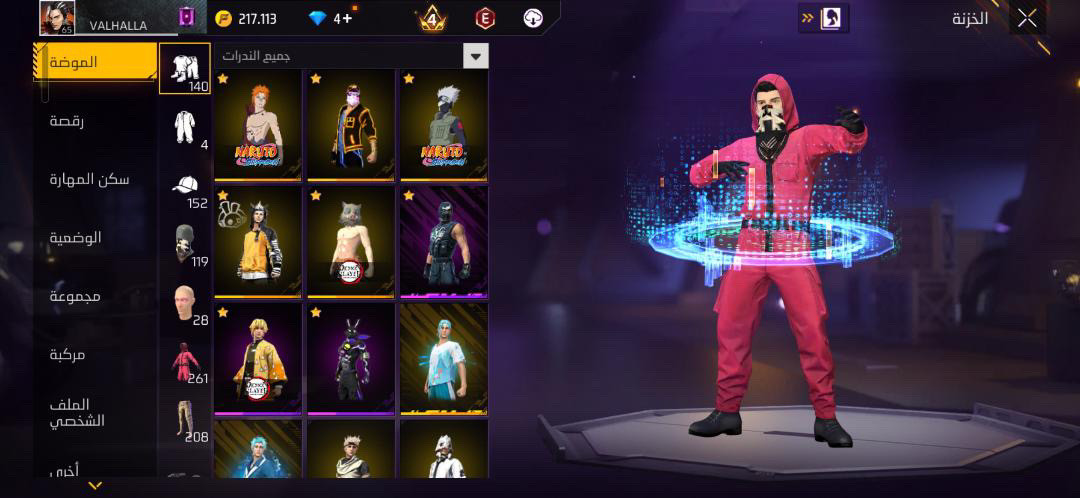Select the masks category showing 119
The height and width of the screenshot is (498, 1080).
[x=185, y=245]
